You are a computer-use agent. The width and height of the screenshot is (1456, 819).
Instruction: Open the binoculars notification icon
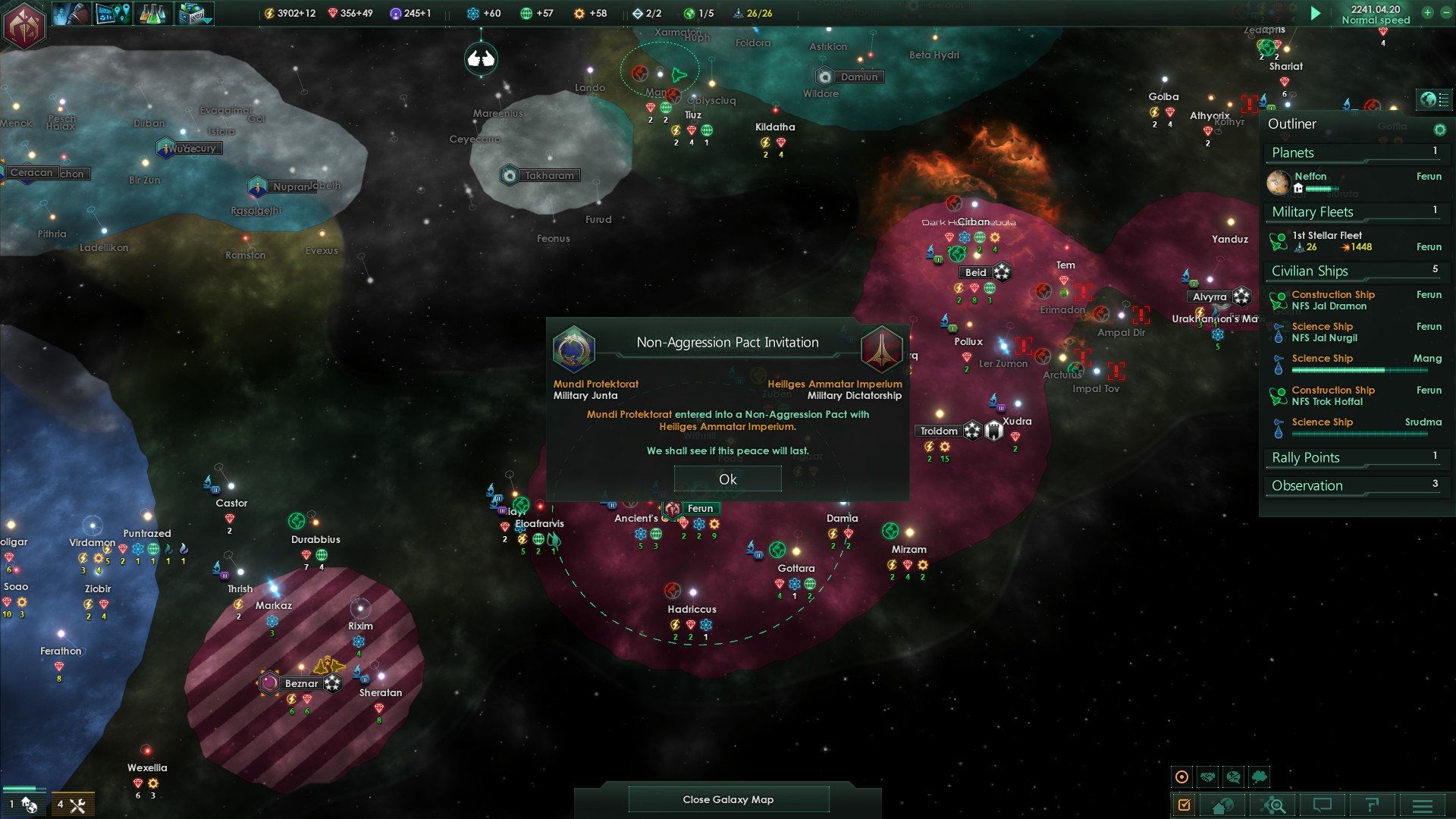click(x=481, y=58)
